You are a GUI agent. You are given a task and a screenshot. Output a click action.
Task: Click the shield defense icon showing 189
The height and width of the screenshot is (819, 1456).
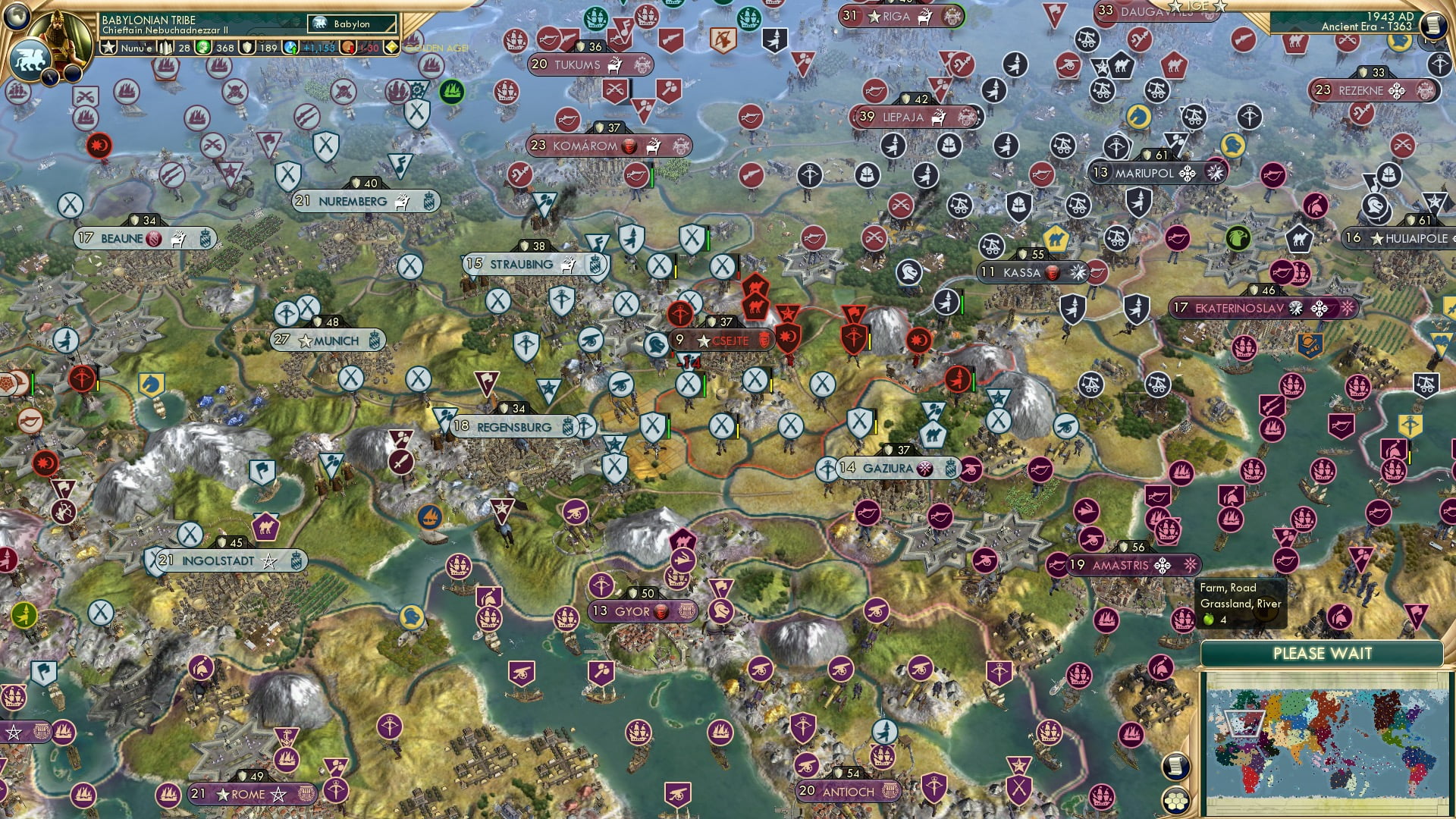249,47
